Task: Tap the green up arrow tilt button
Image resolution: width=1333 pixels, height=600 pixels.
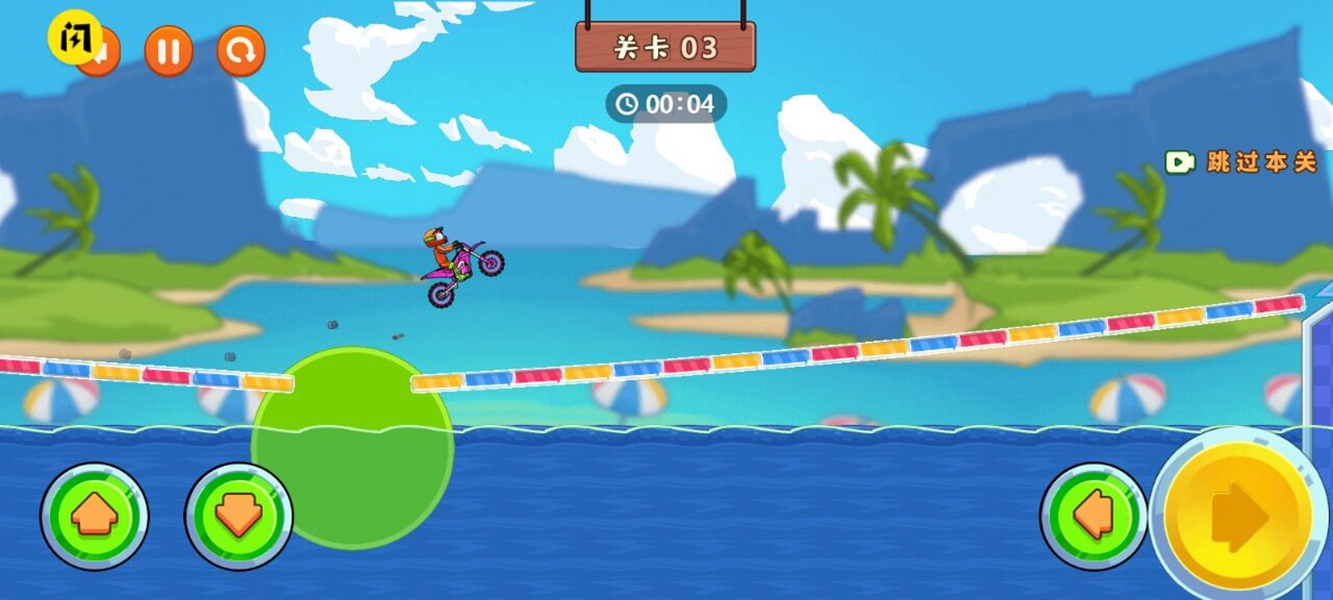Action: point(94,516)
